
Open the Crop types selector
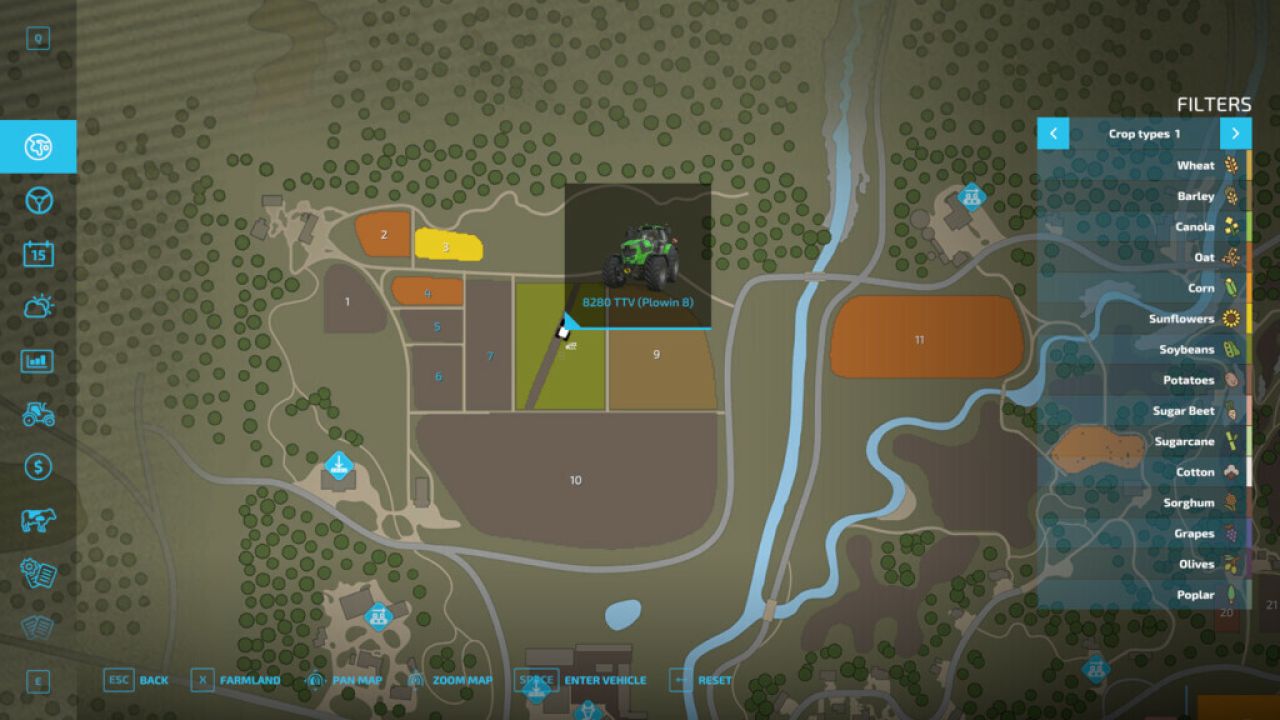click(x=1144, y=133)
